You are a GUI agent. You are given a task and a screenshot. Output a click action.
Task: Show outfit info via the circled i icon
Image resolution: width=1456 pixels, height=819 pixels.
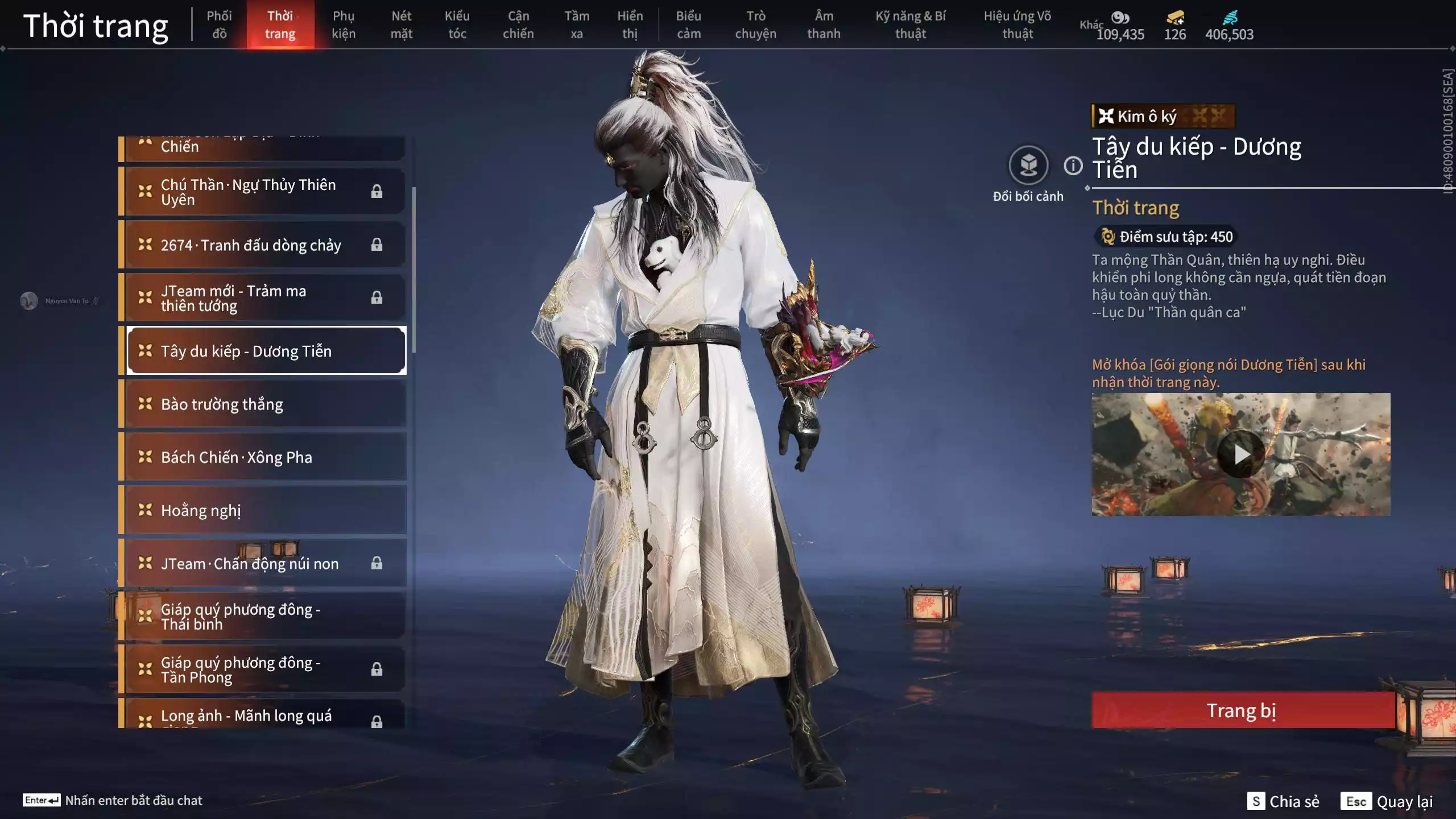(1073, 166)
